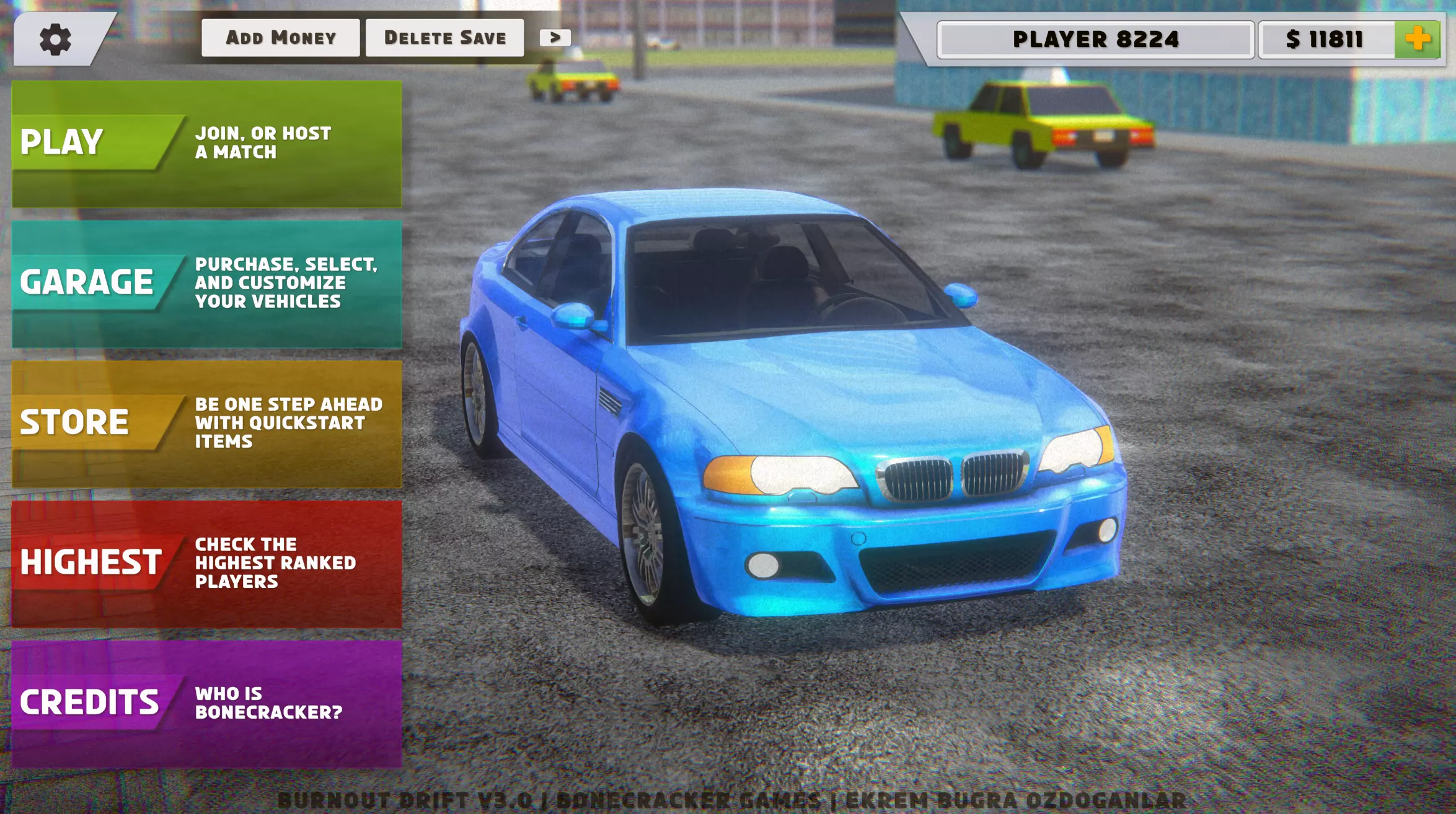
Task: Click the small arrow button beside Delete Save
Action: [555, 38]
